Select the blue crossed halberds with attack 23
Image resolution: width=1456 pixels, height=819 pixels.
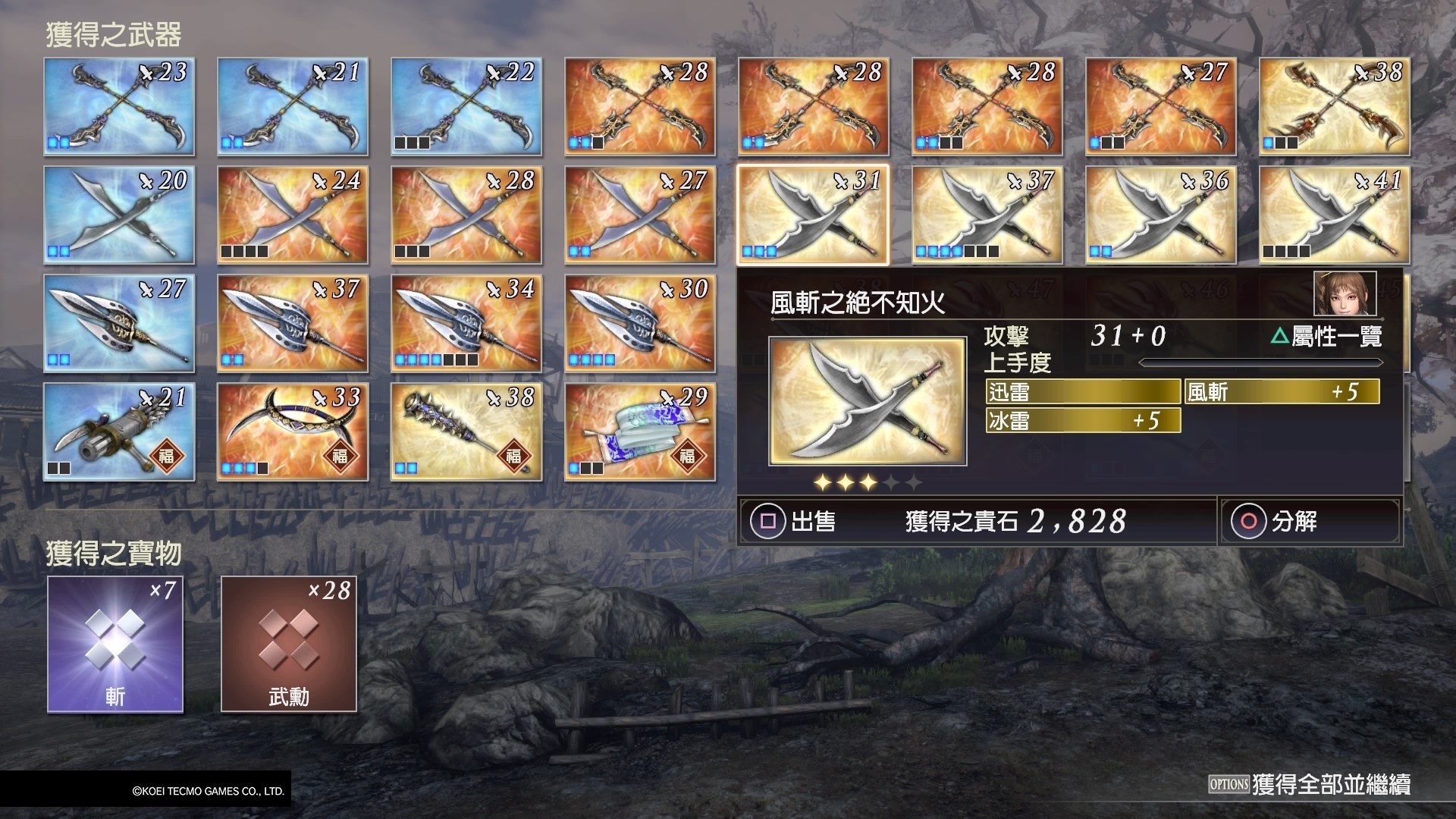(119, 106)
